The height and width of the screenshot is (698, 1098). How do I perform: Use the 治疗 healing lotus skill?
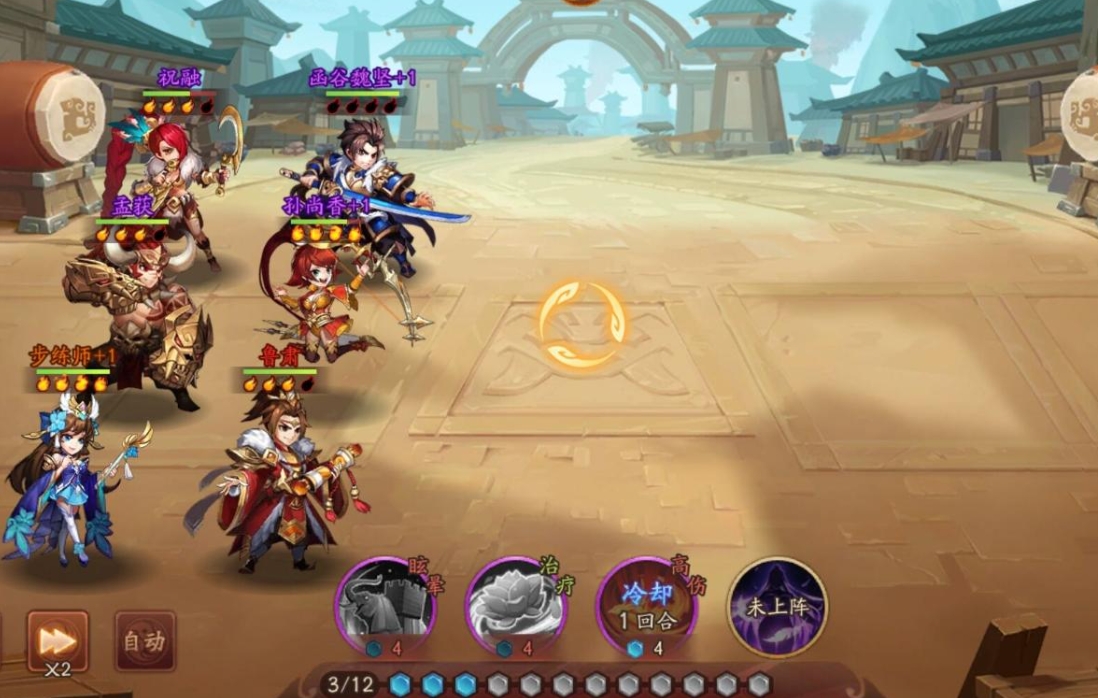click(x=516, y=604)
